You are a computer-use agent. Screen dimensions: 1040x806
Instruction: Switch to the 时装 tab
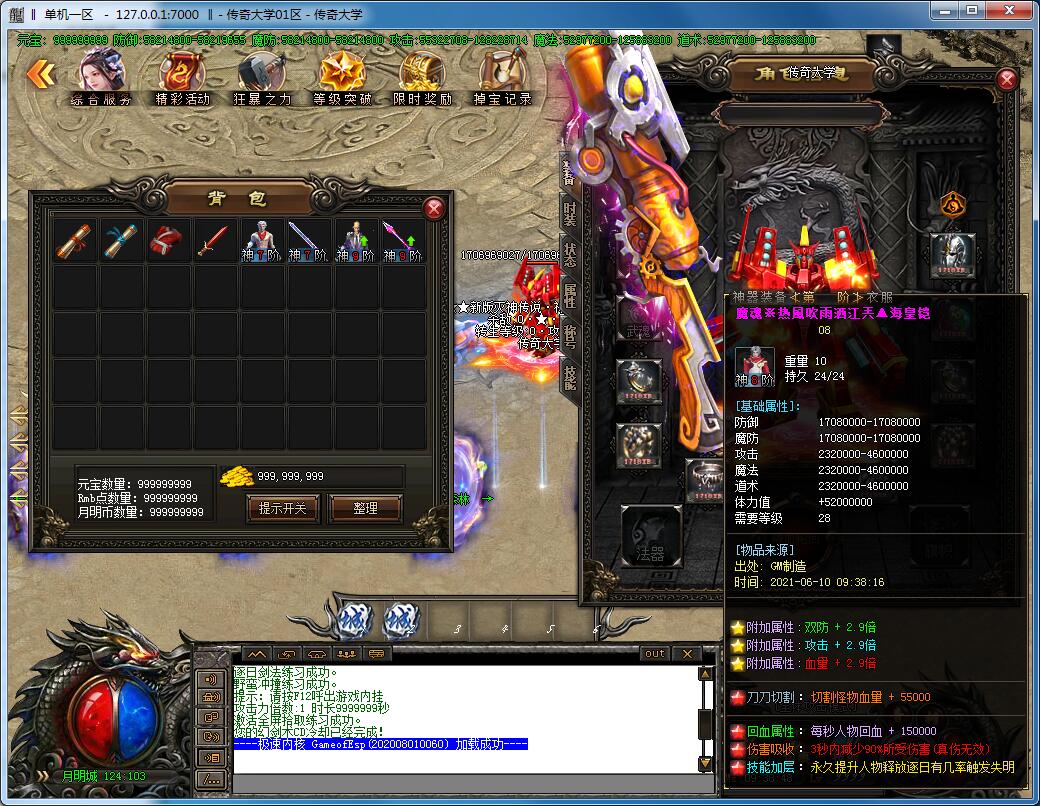point(570,212)
